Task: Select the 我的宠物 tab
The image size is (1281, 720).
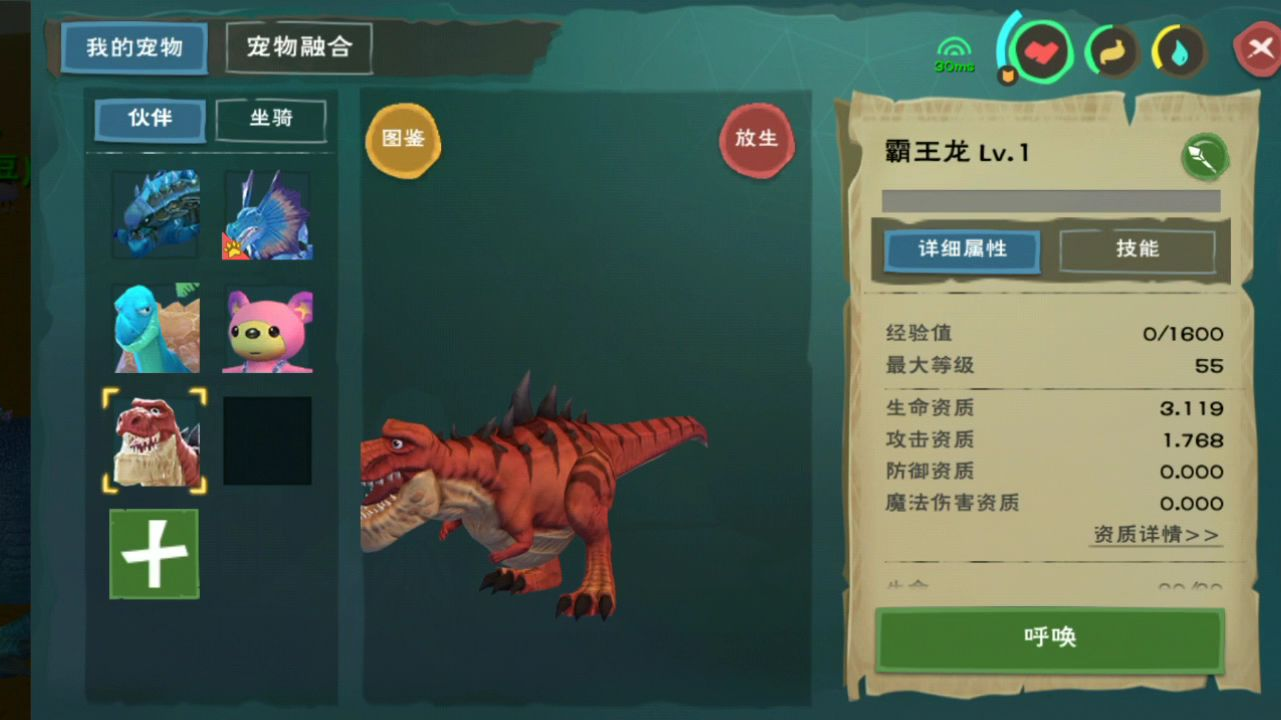Action: tap(134, 47)
